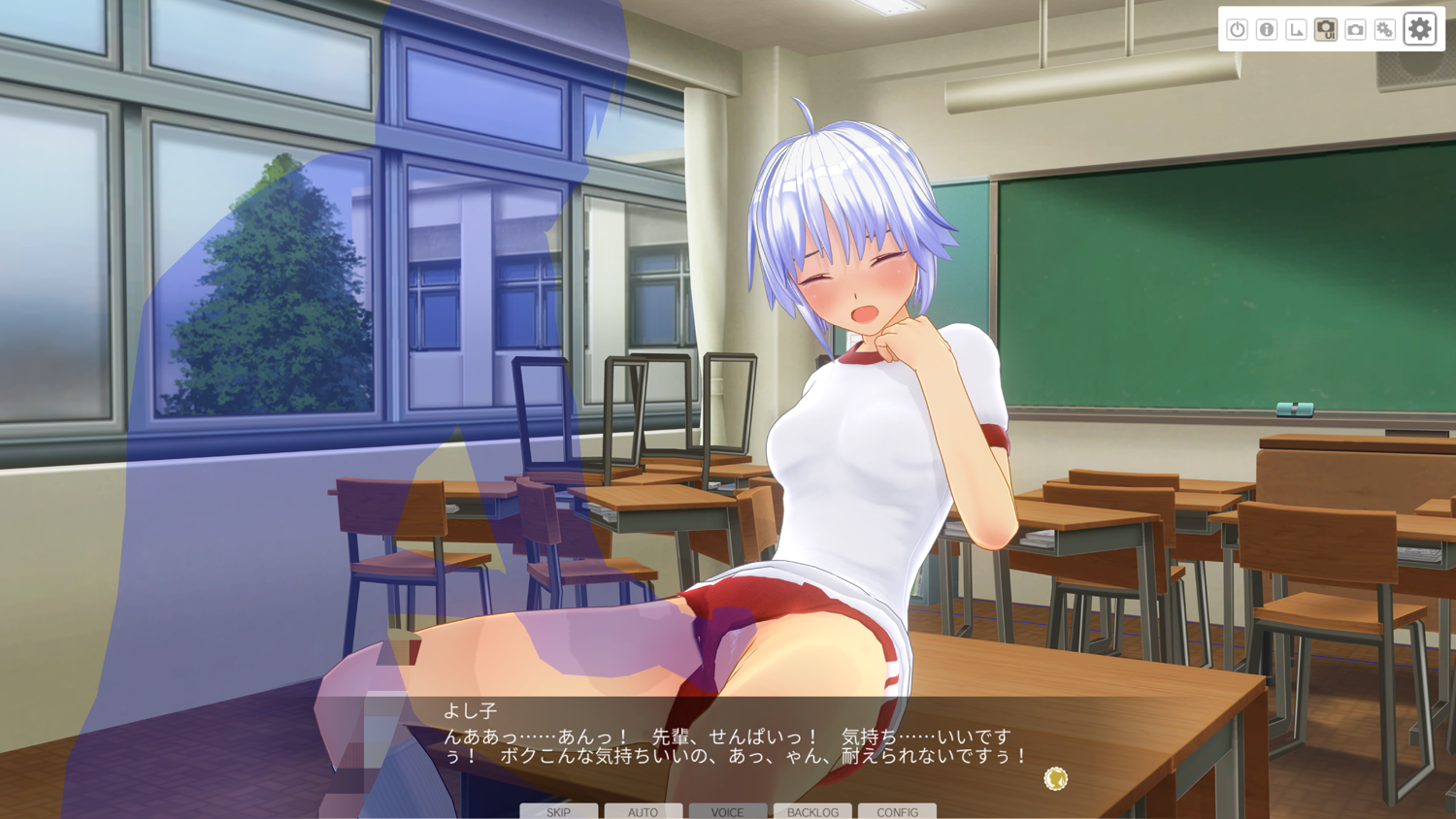The image size is (1456, 819).
Task: Select the axis corner icon
Action: [x=1296, y=30]
